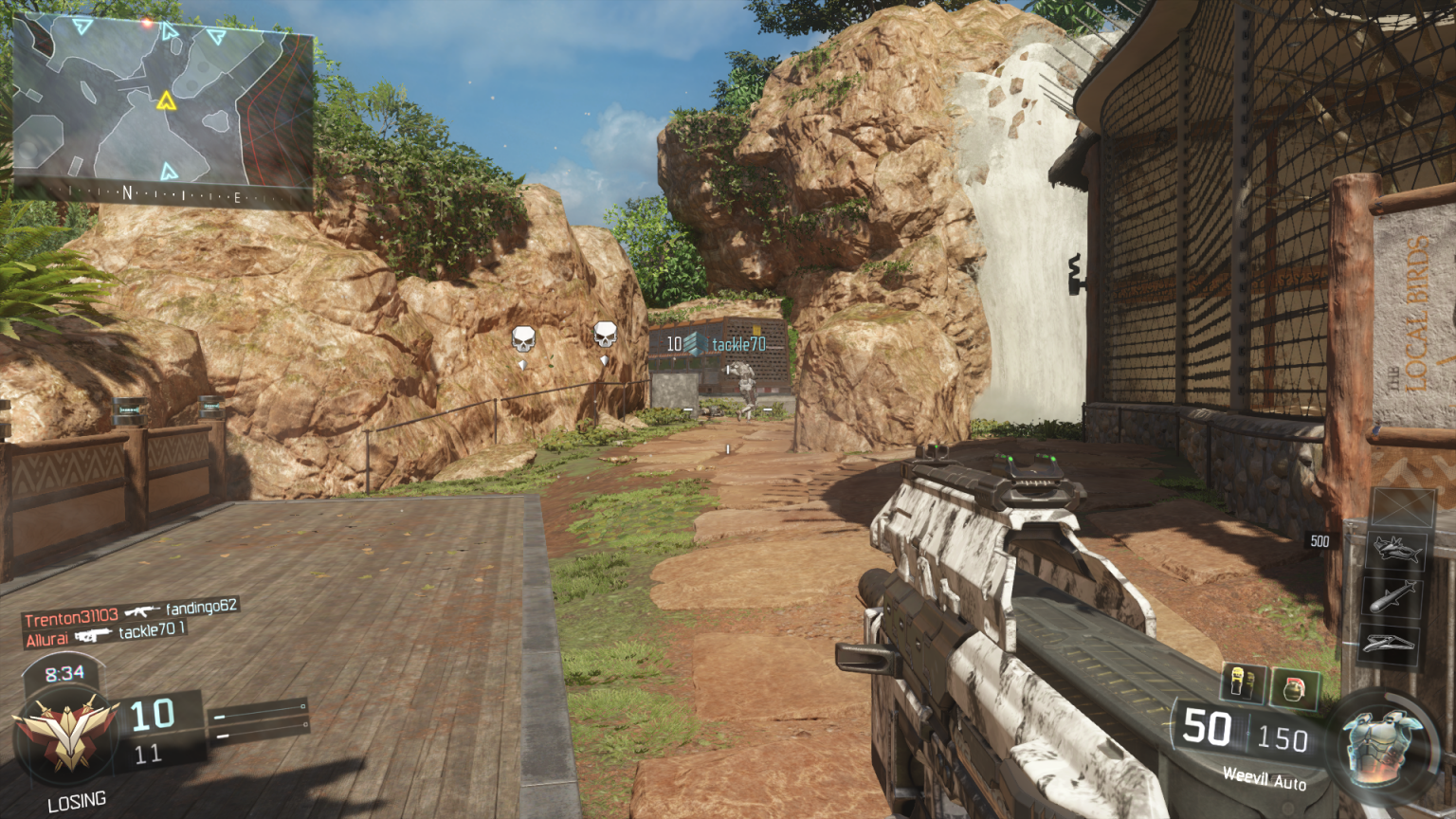This screenshot has width=1456, height=819.
Task: Select the stealth aircraft scorestreak icon
Action: click(1396, 551)
